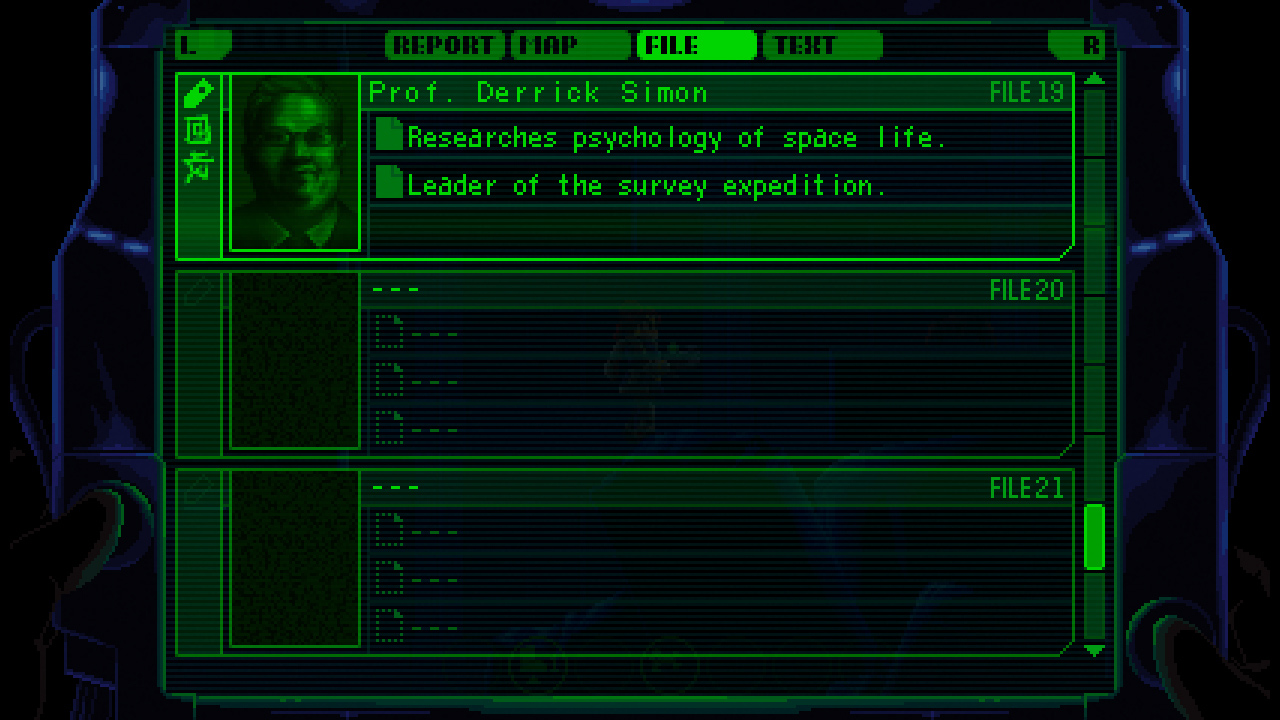Click the empty portrait frame in FILE 20
This screenshot has height=720, width=1280.
pos(295,360)
